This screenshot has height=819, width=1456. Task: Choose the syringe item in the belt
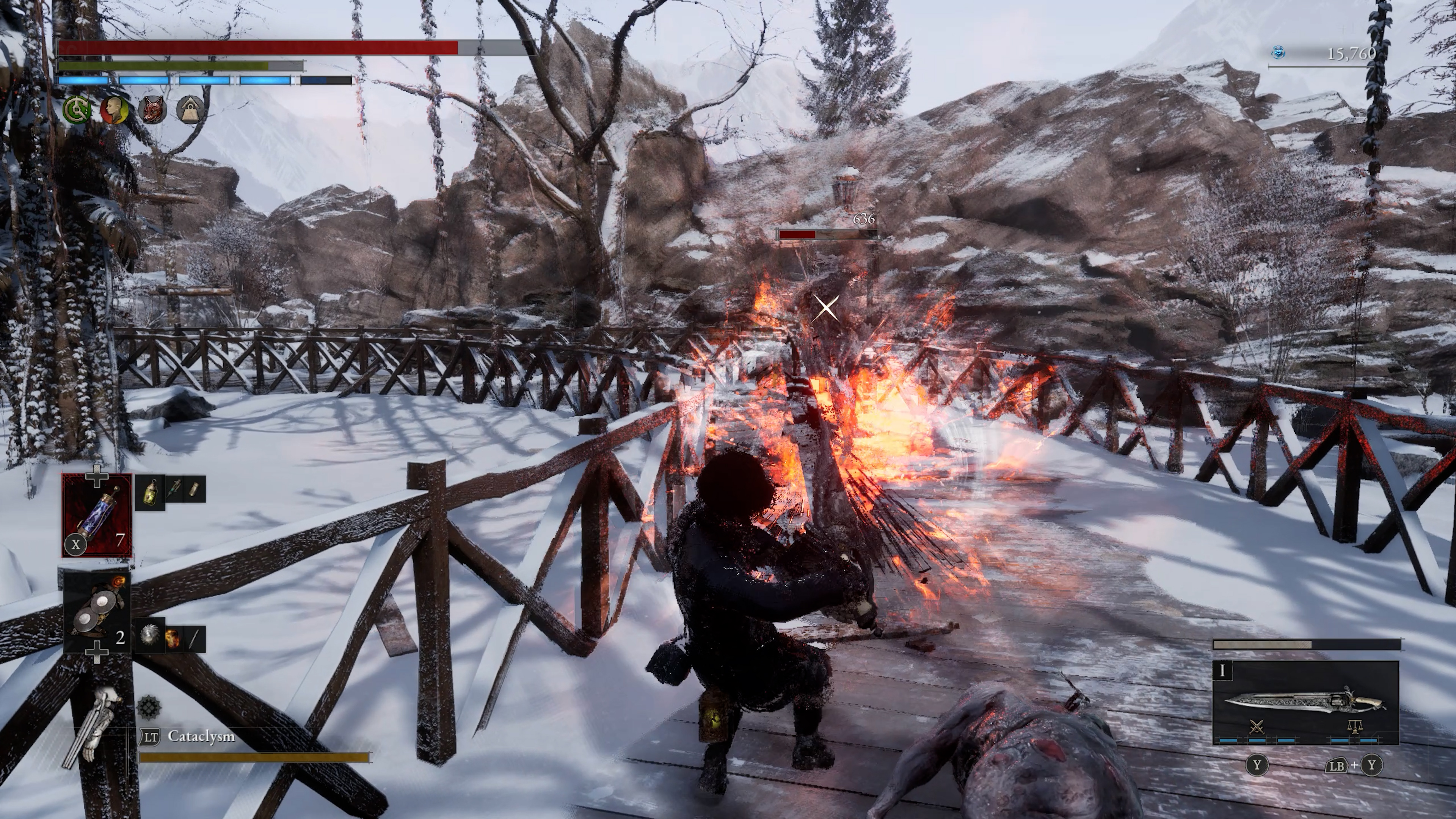(x=174, y=490)
